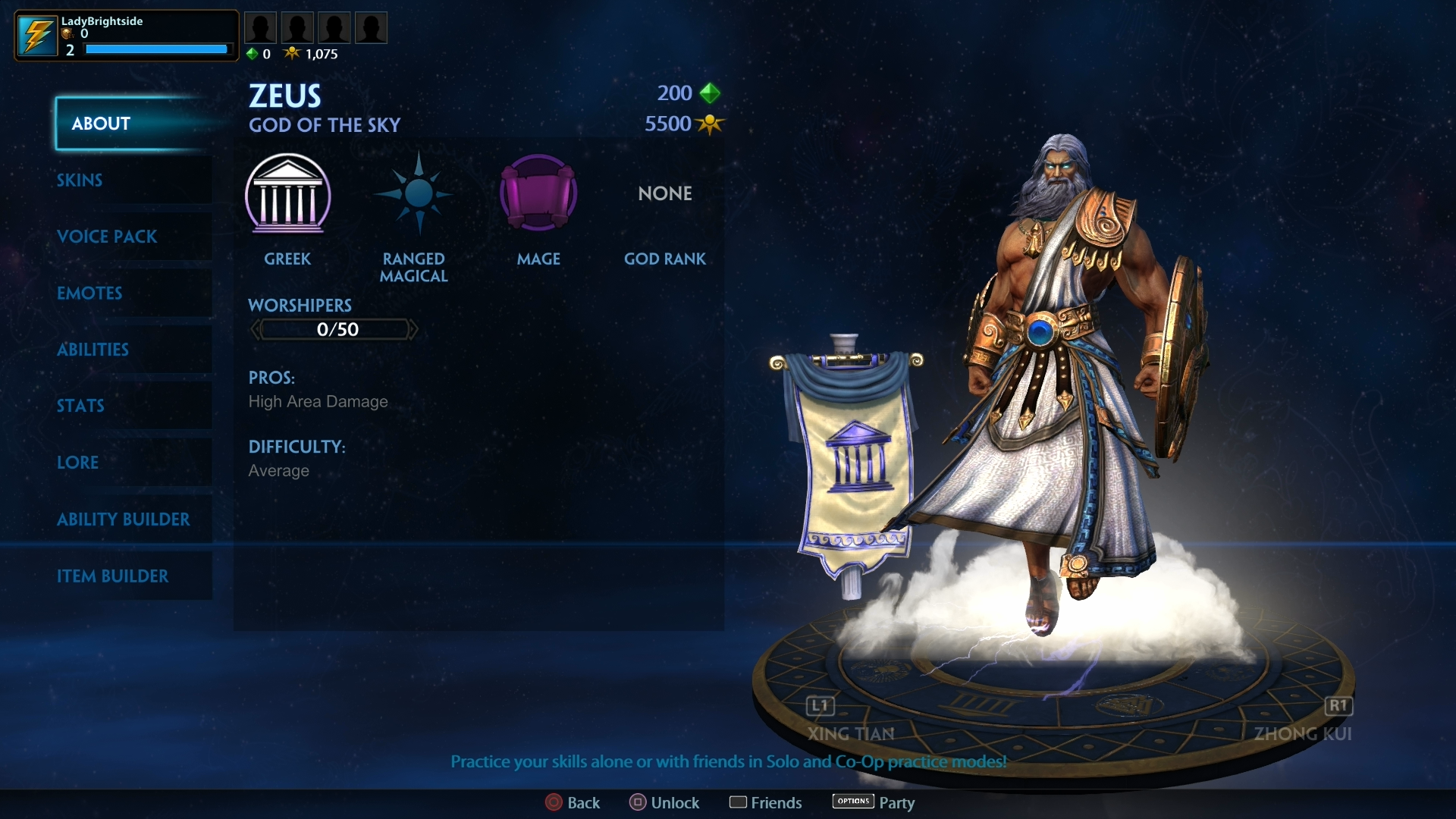Select the Greek pantheon icon
Screen dimensions: 1456x819
tap(288, 196)
